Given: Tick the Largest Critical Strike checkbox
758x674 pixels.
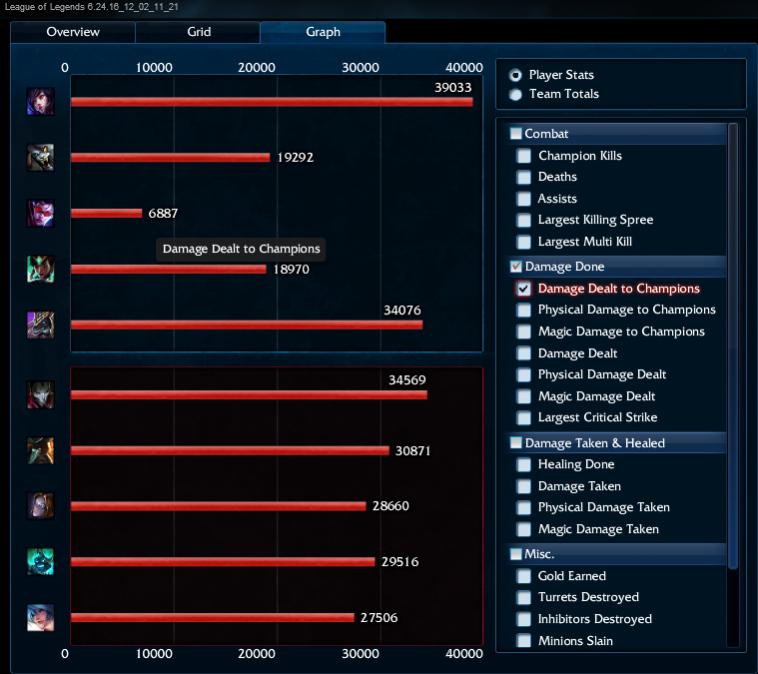Looking at the screenshot, I should [x=524, y=418].
